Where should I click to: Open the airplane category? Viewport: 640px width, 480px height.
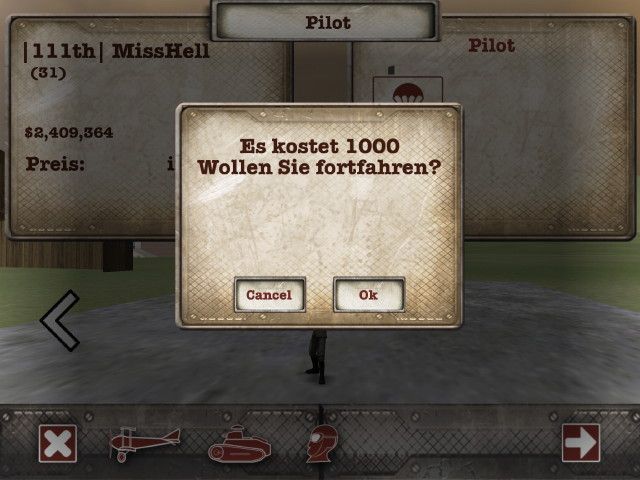pos(145,444)
